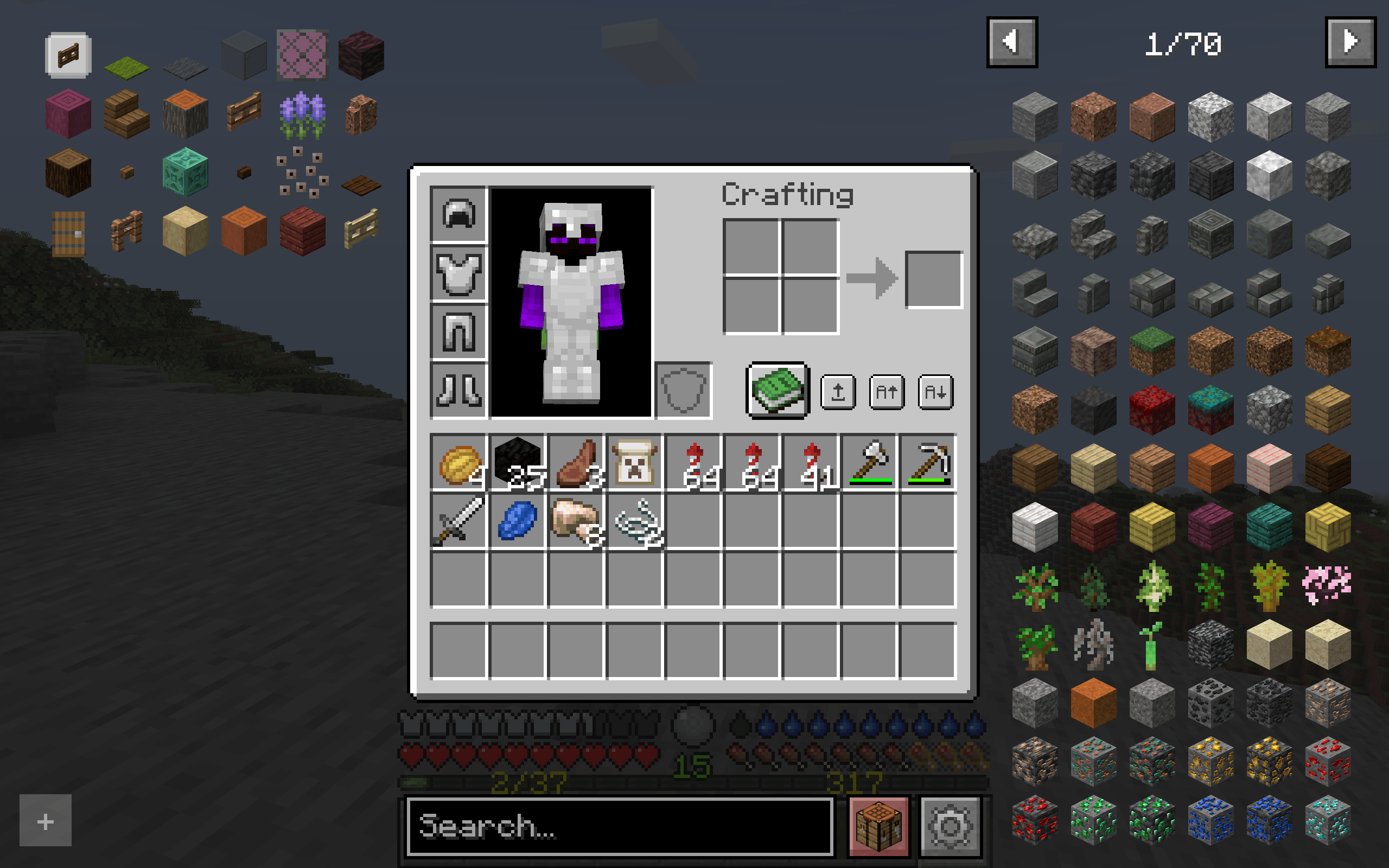Image resolution: width=1389 pixels, height=868 pixels.
Task: Go to the next JEI item page
Action: click(x=1352, y=41)
